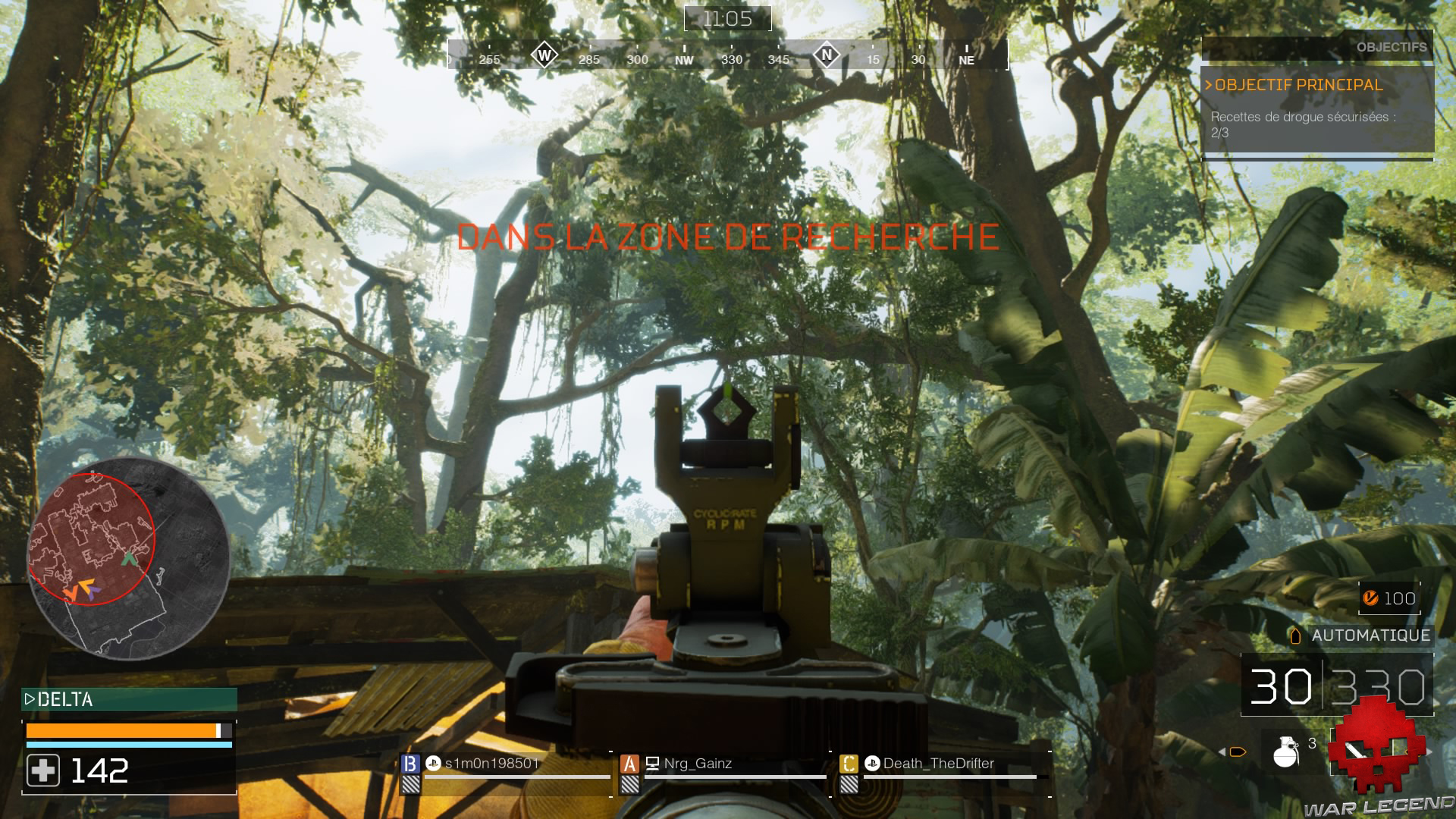The width and height of the screenshot is (1456, 819).
Task: Click the medkit plus icon beside health value
Action: pos(43,771)
